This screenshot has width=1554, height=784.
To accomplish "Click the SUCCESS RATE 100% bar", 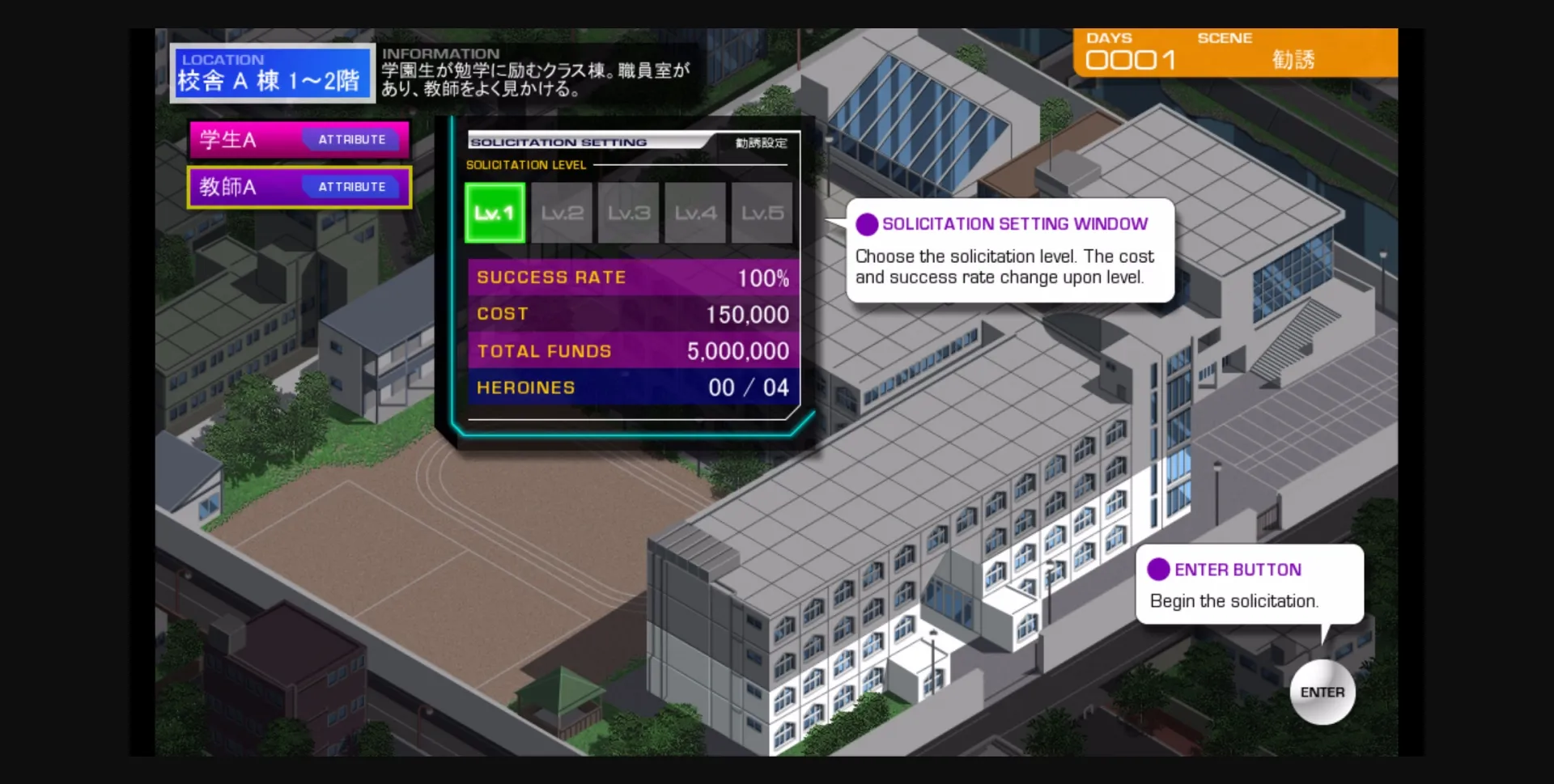I will 632,277.
